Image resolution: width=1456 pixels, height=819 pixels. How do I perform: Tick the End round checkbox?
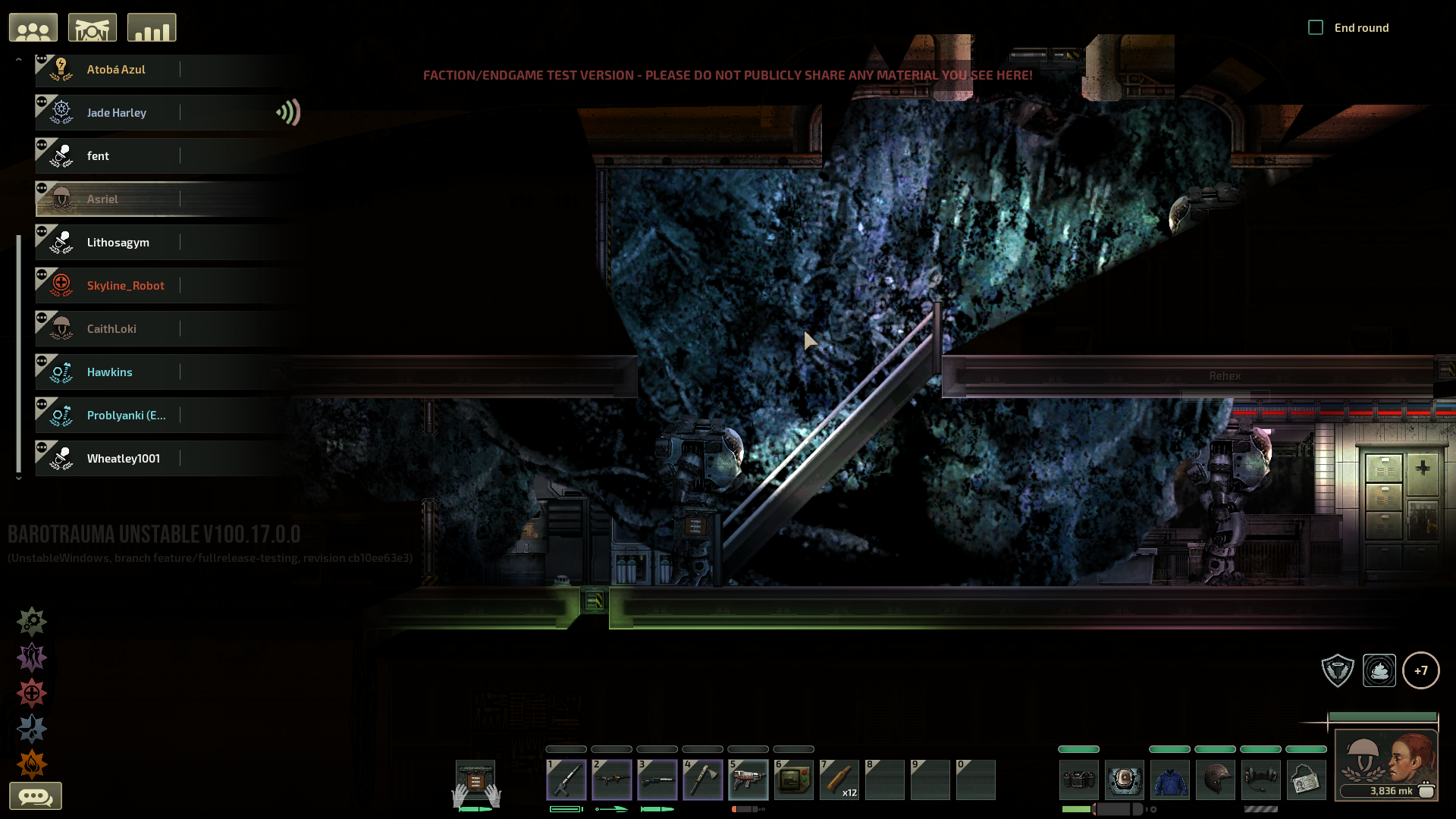(1316, 28)
